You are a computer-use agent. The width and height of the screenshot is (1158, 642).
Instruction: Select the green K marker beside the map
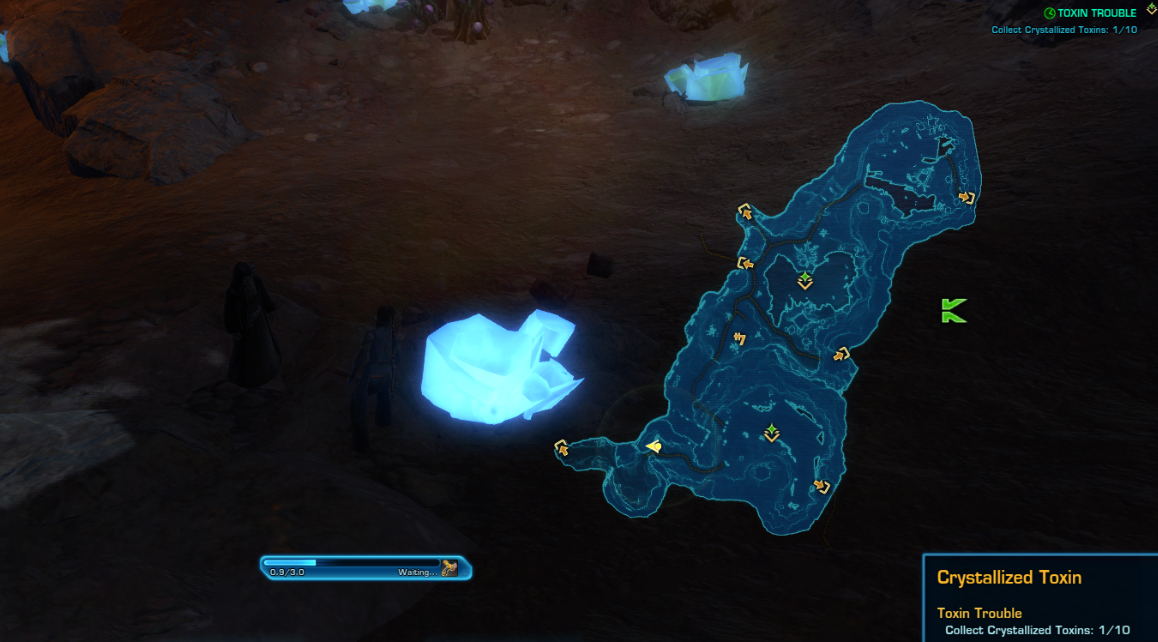[953, 311]
